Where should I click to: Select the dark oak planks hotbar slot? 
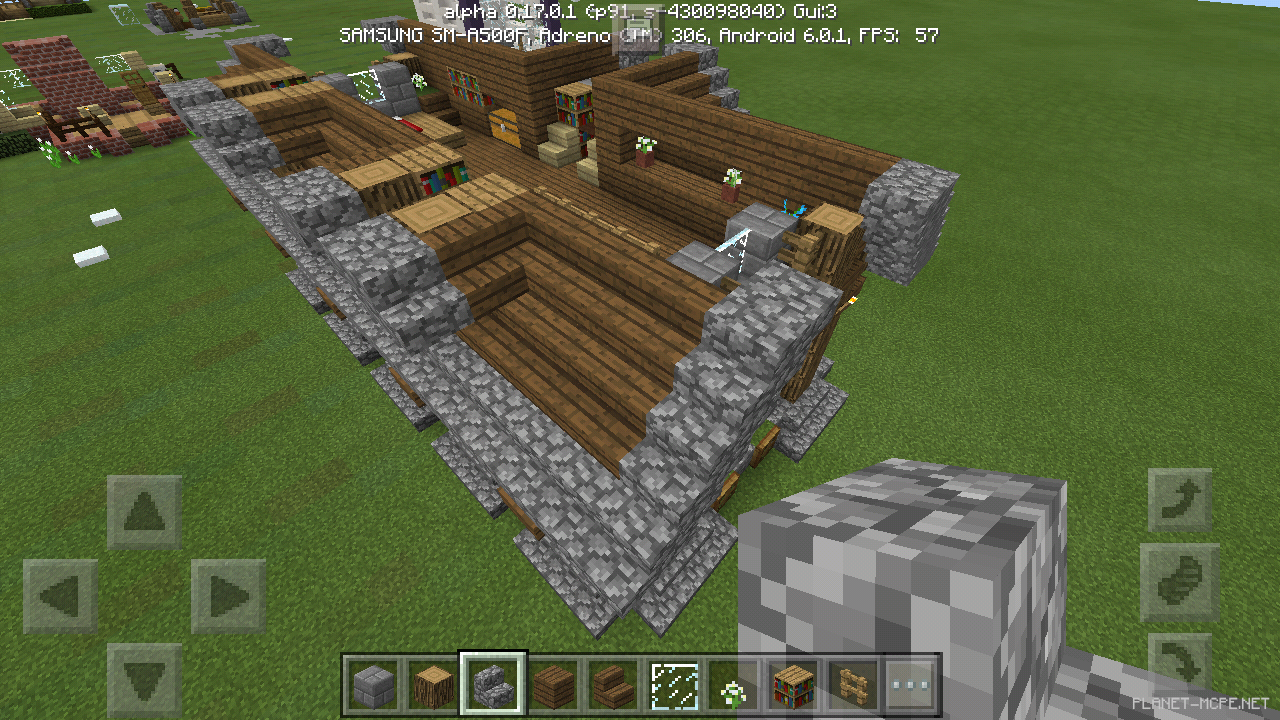tap(556, 685)
